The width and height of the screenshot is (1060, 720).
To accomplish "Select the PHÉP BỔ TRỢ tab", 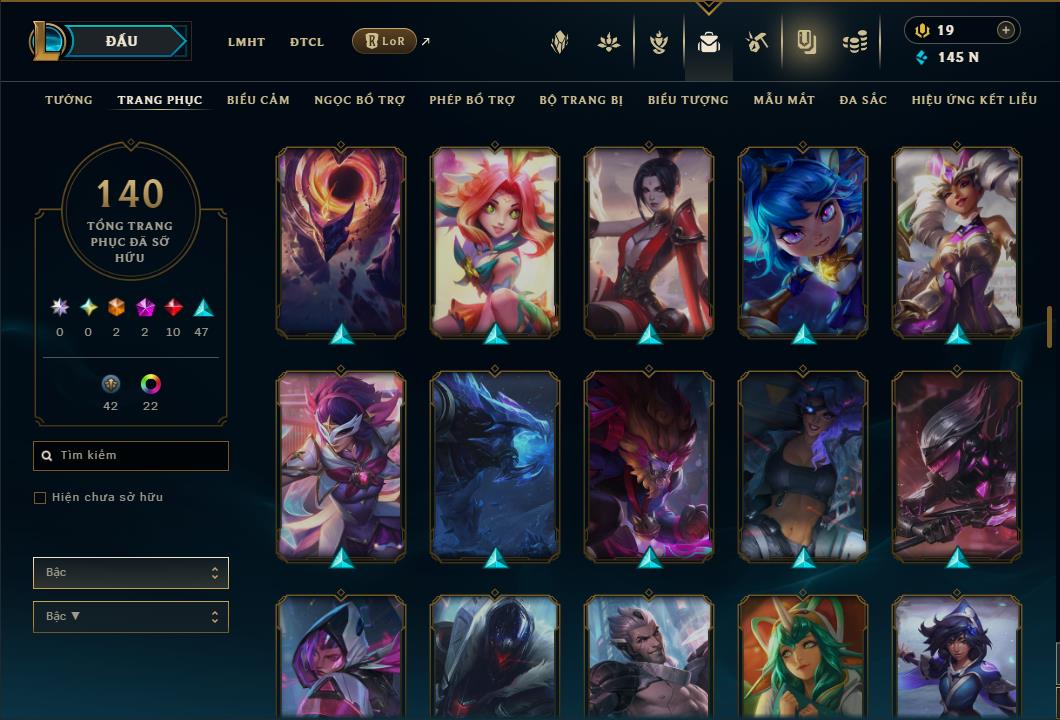I will 472,100.
